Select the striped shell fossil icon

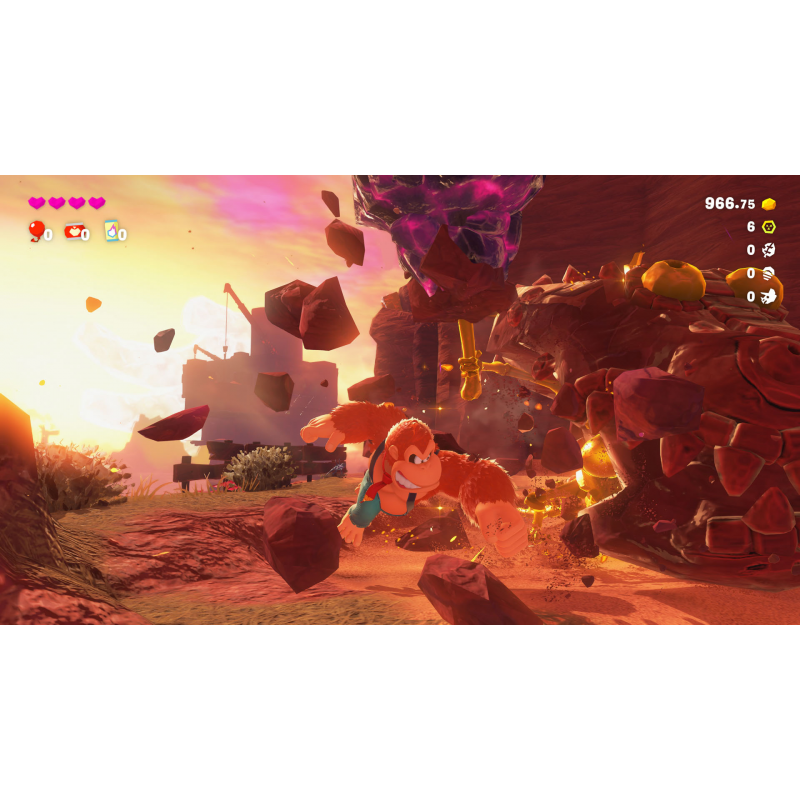pos(768,273)
